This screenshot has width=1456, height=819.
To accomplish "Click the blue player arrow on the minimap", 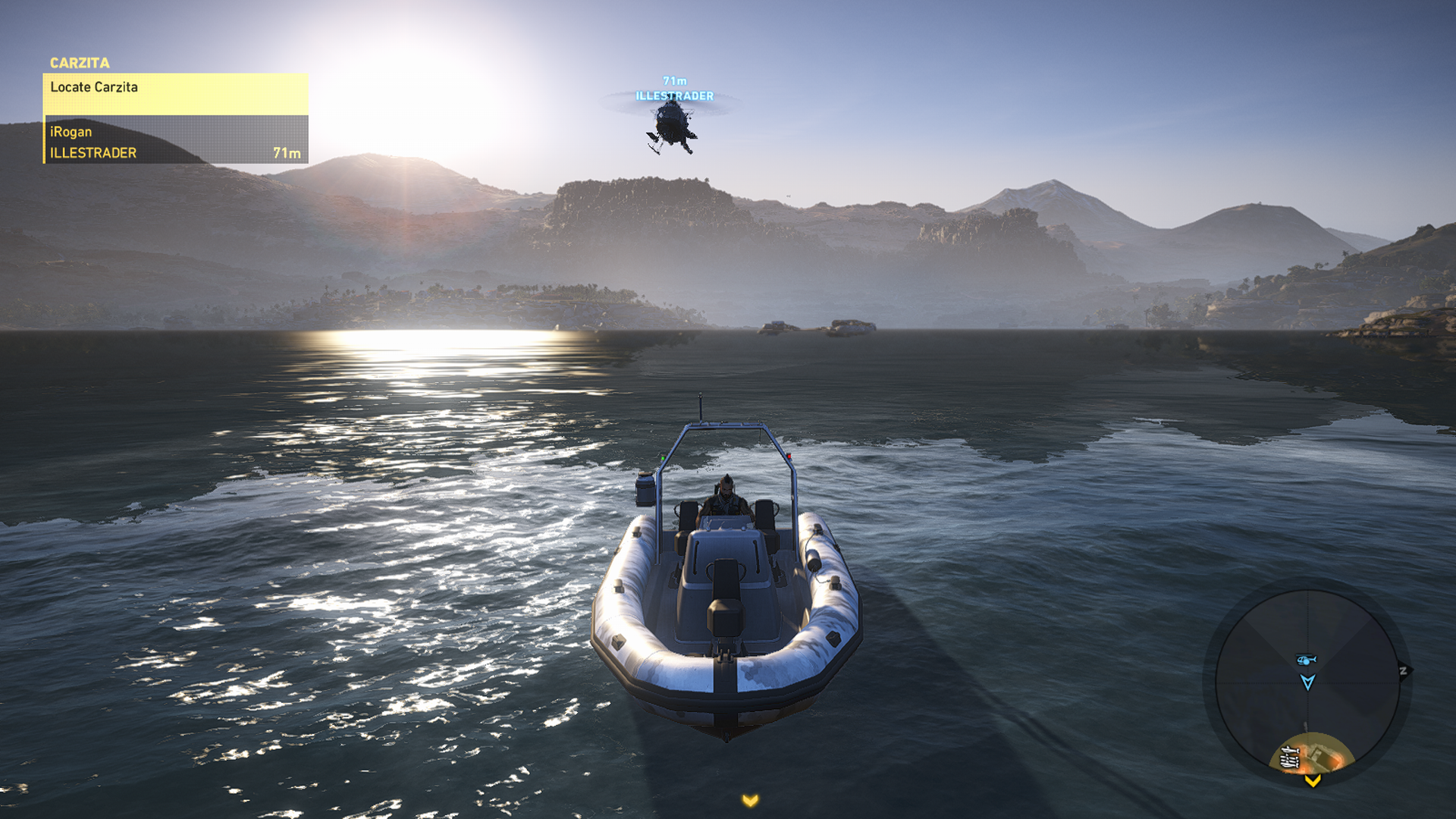I will [1308, 682].
